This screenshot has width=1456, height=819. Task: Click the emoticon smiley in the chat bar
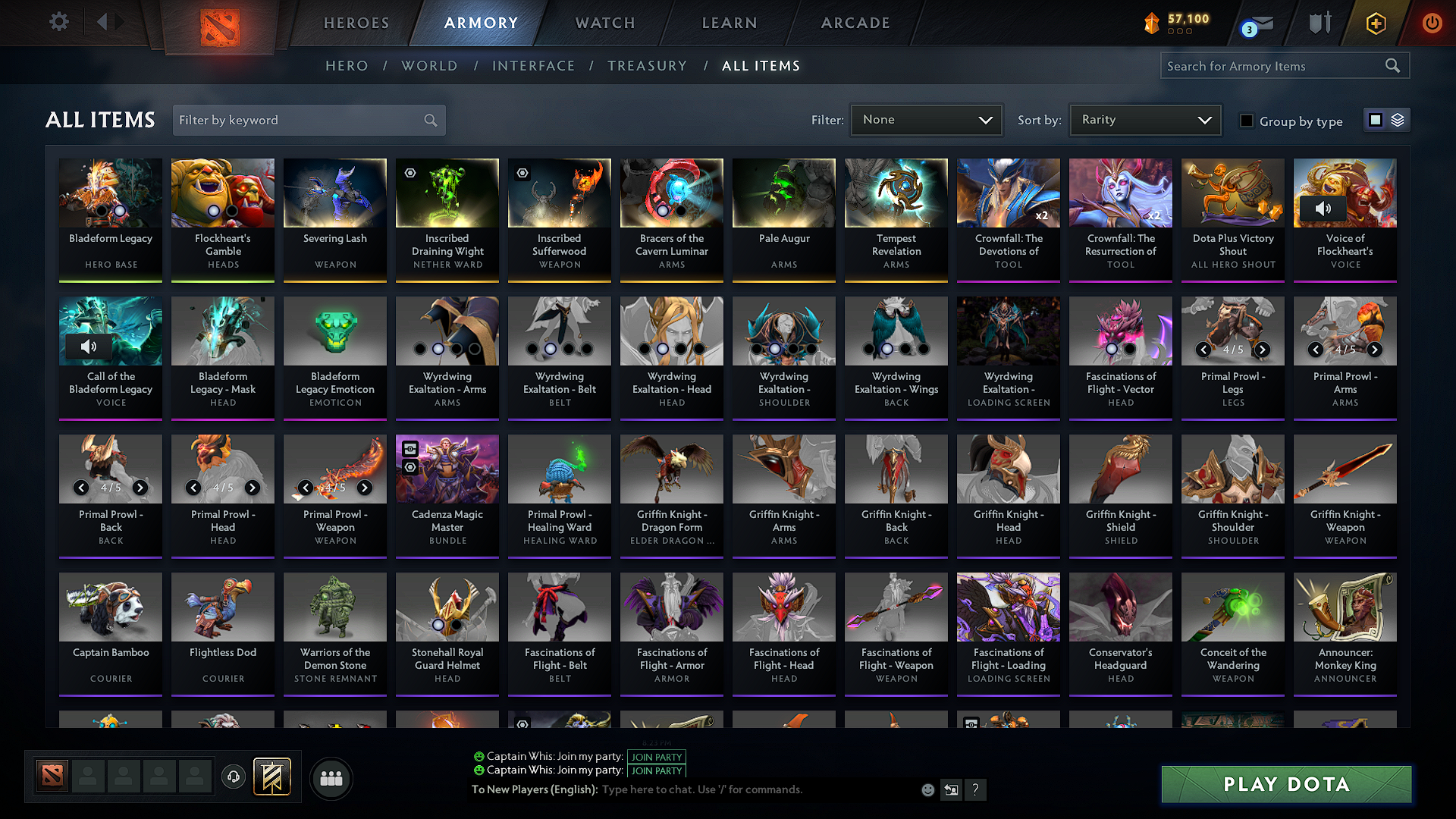928,789
